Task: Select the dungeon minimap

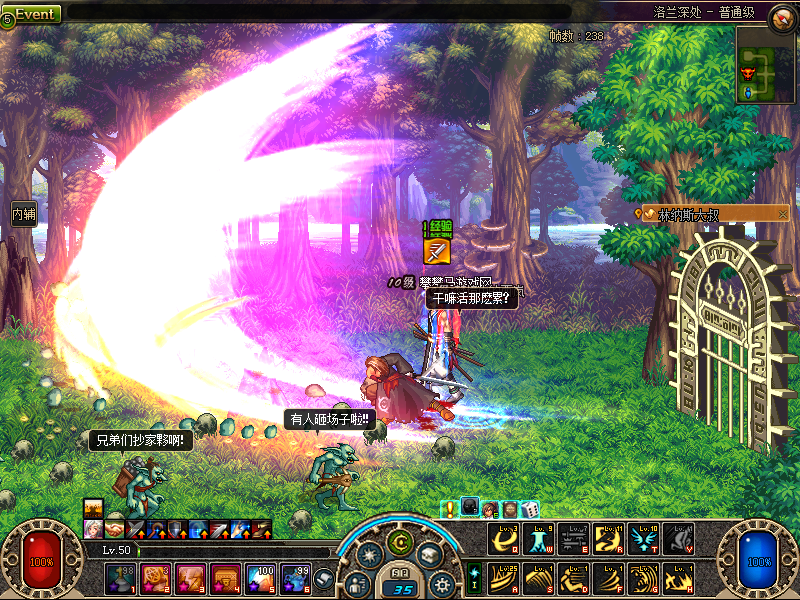Action: click(x=765, y=64)
